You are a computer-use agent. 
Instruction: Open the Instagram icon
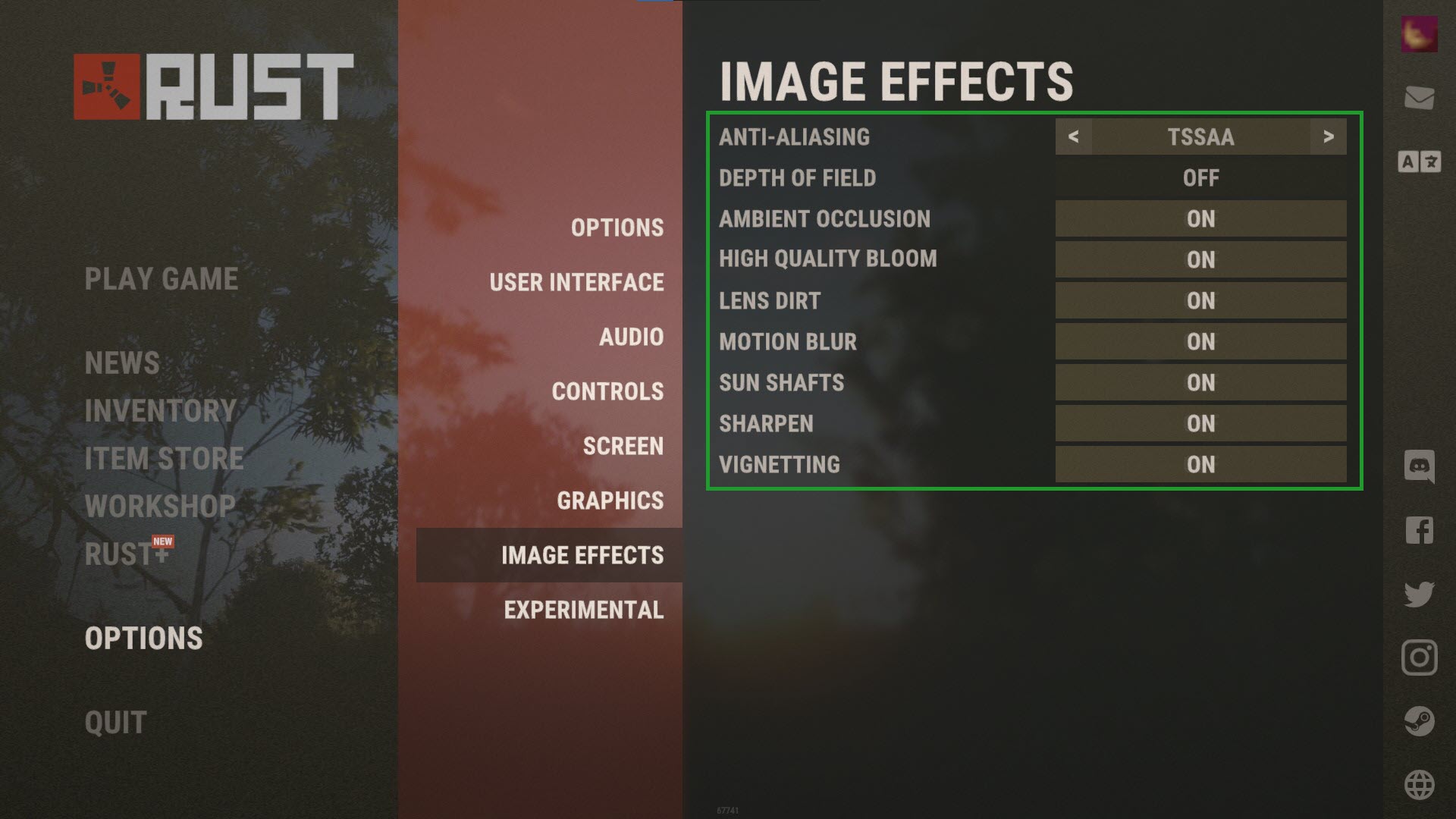coord(1421,659)
